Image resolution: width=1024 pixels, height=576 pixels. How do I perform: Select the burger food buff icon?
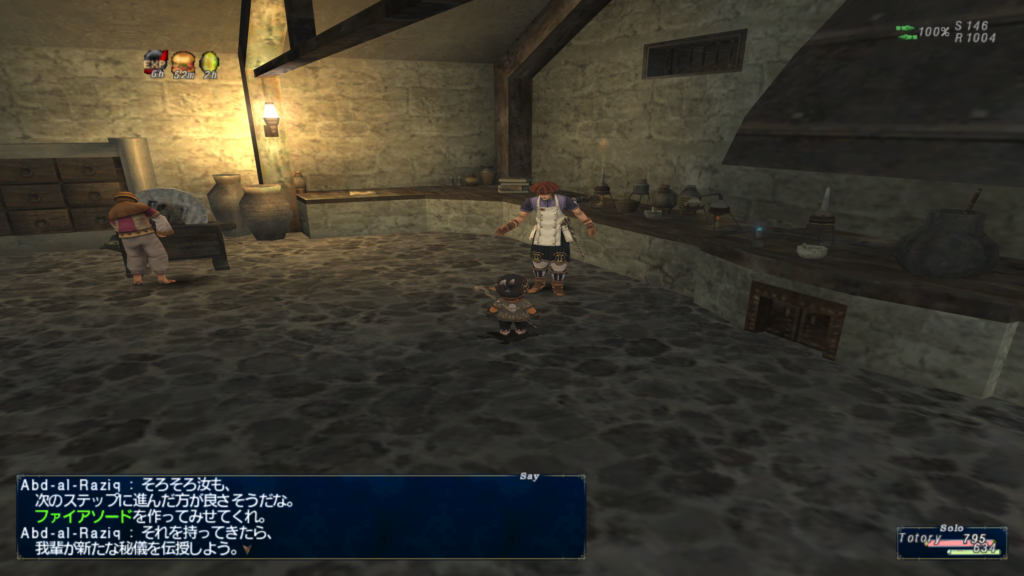(183, 62)
